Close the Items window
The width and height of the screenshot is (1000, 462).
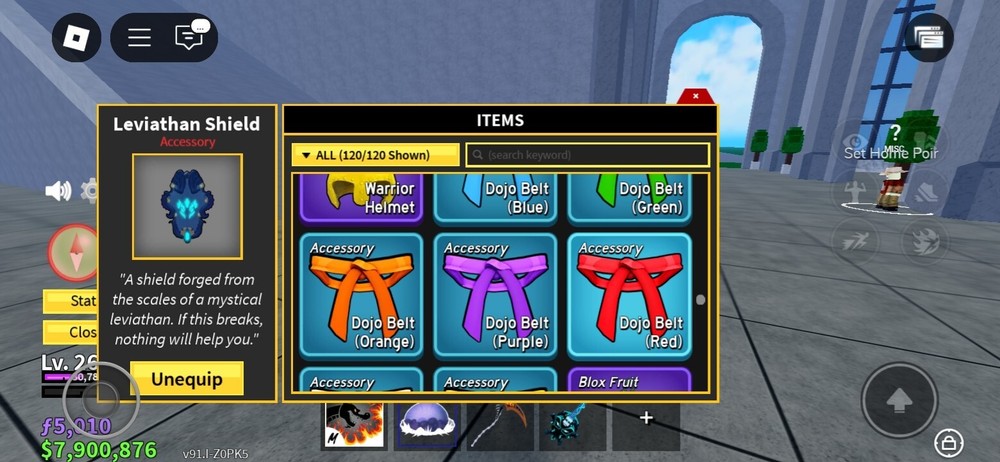point(696,96)
